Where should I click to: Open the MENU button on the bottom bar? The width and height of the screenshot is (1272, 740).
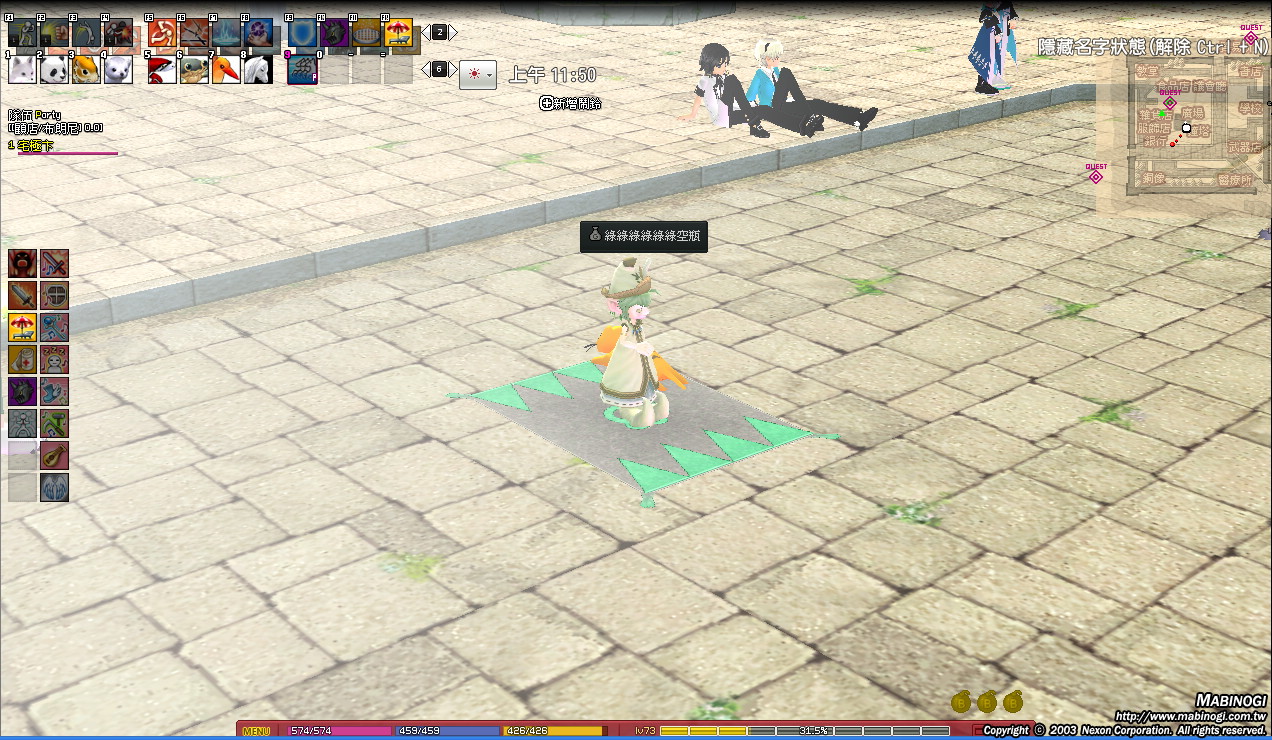click(256, 731)
